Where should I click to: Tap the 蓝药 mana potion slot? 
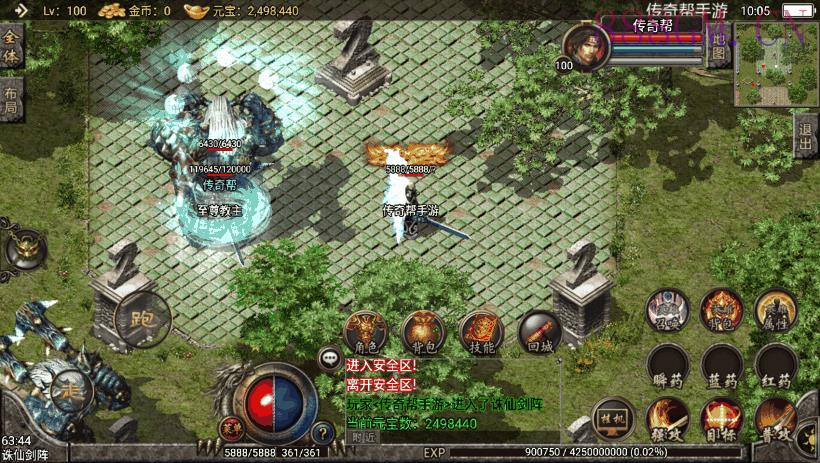(x=721, y=365)
